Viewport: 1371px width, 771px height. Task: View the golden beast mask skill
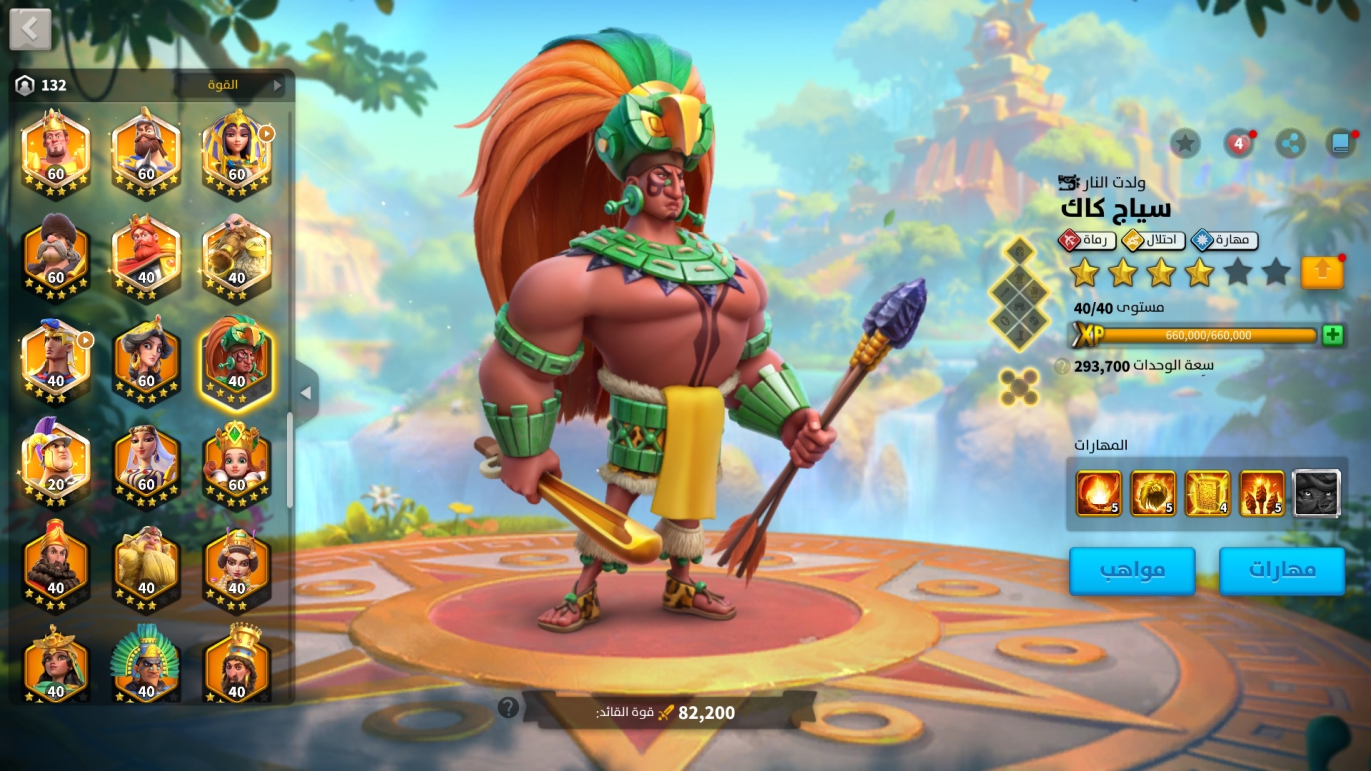click(1153, 493)
